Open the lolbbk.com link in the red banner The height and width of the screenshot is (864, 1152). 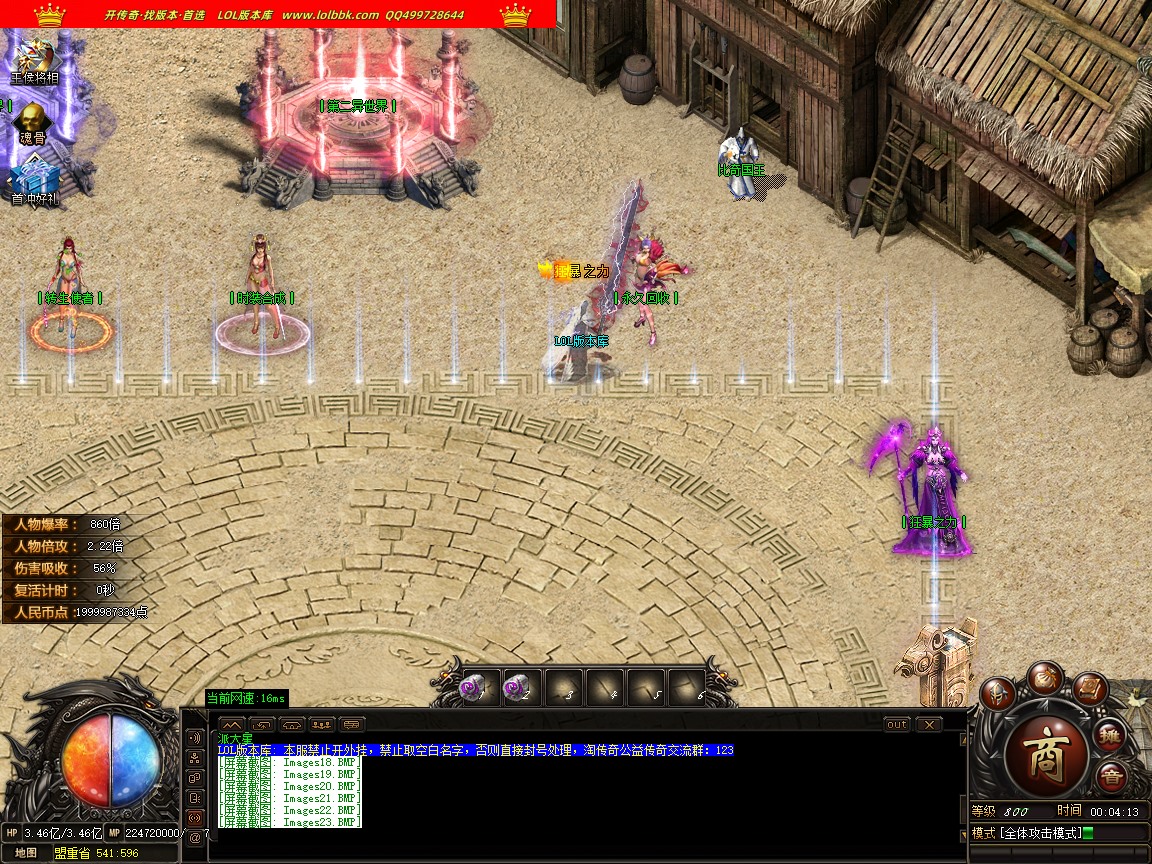pyautogui.click(x=330, y=15)
